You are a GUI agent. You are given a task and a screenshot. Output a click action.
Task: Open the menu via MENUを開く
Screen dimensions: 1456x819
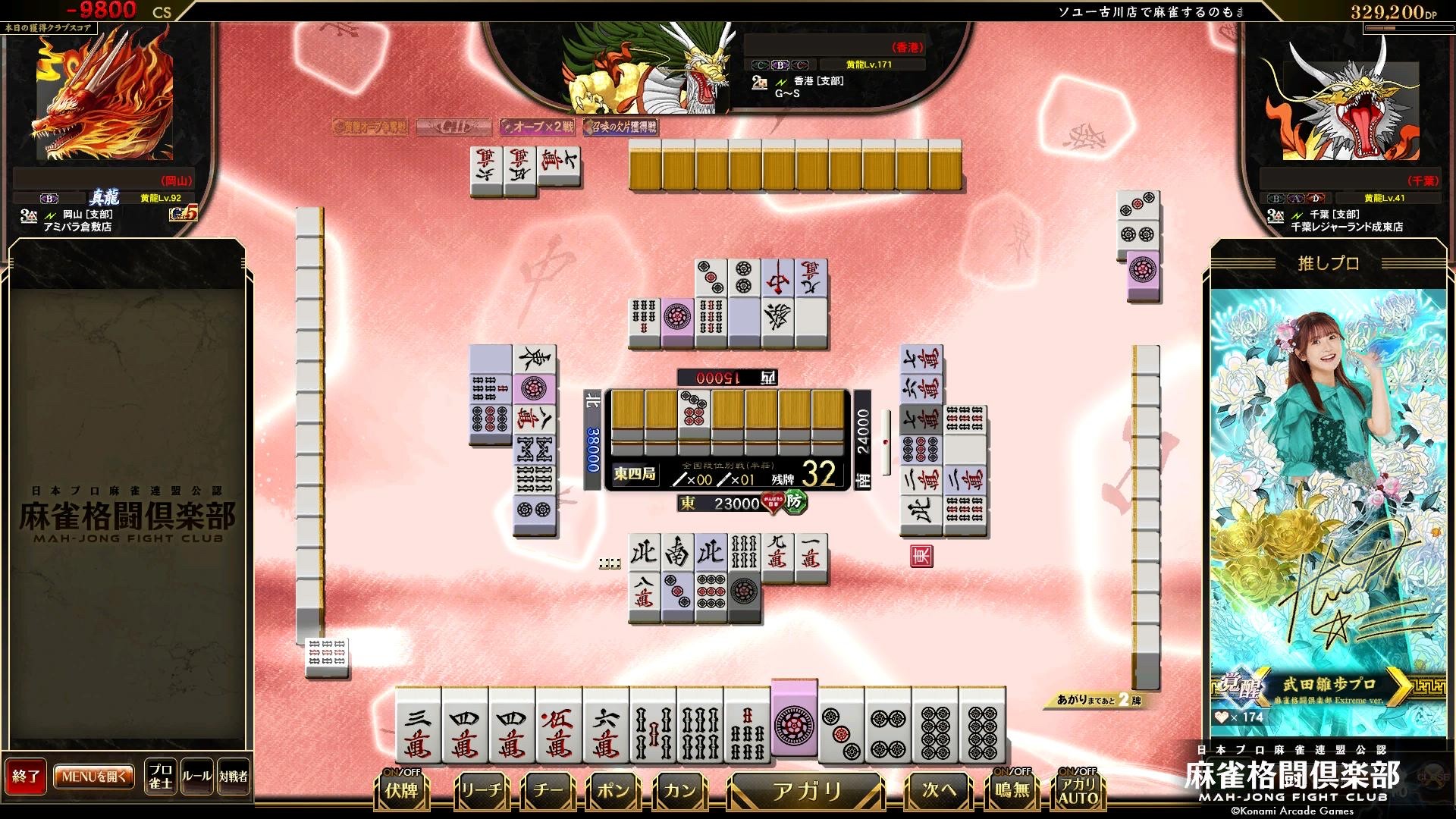[x=94, y=777]
